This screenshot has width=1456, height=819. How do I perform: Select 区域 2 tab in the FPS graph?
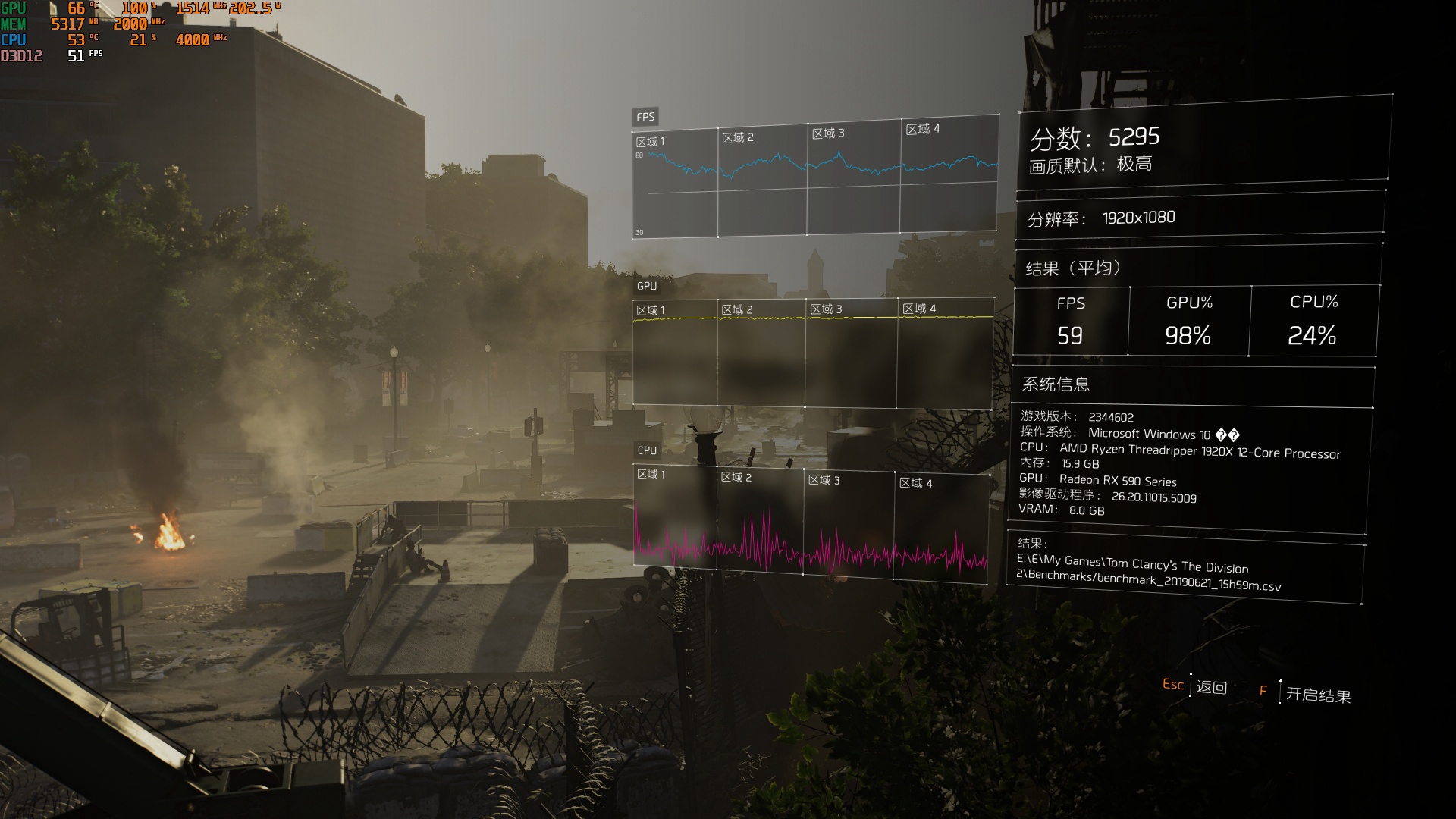coord(739,136)
